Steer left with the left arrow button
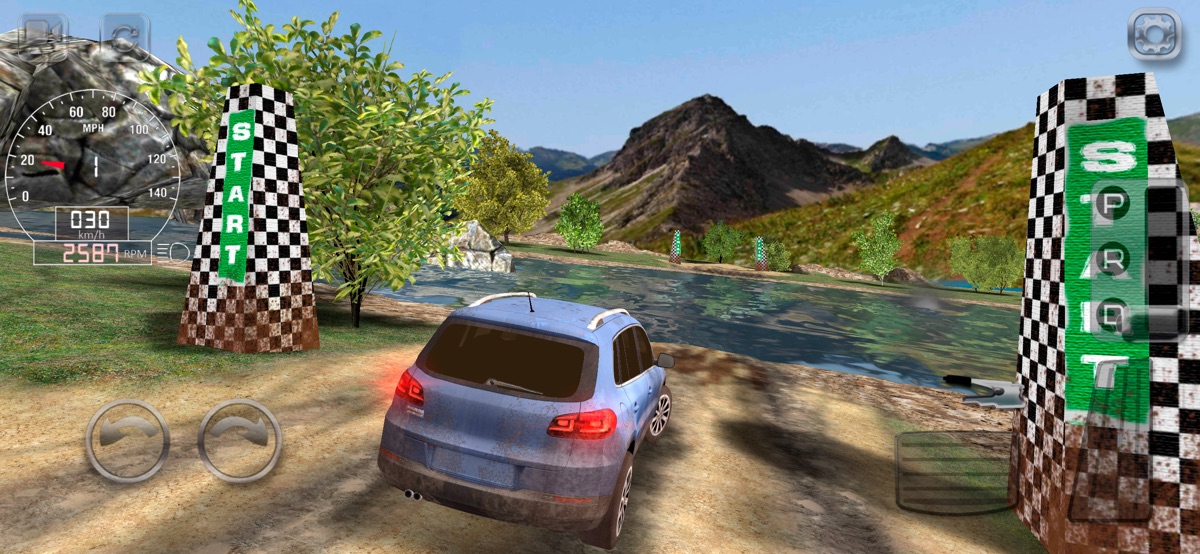Screen dimensions: 1200x554 coord(127,441)
